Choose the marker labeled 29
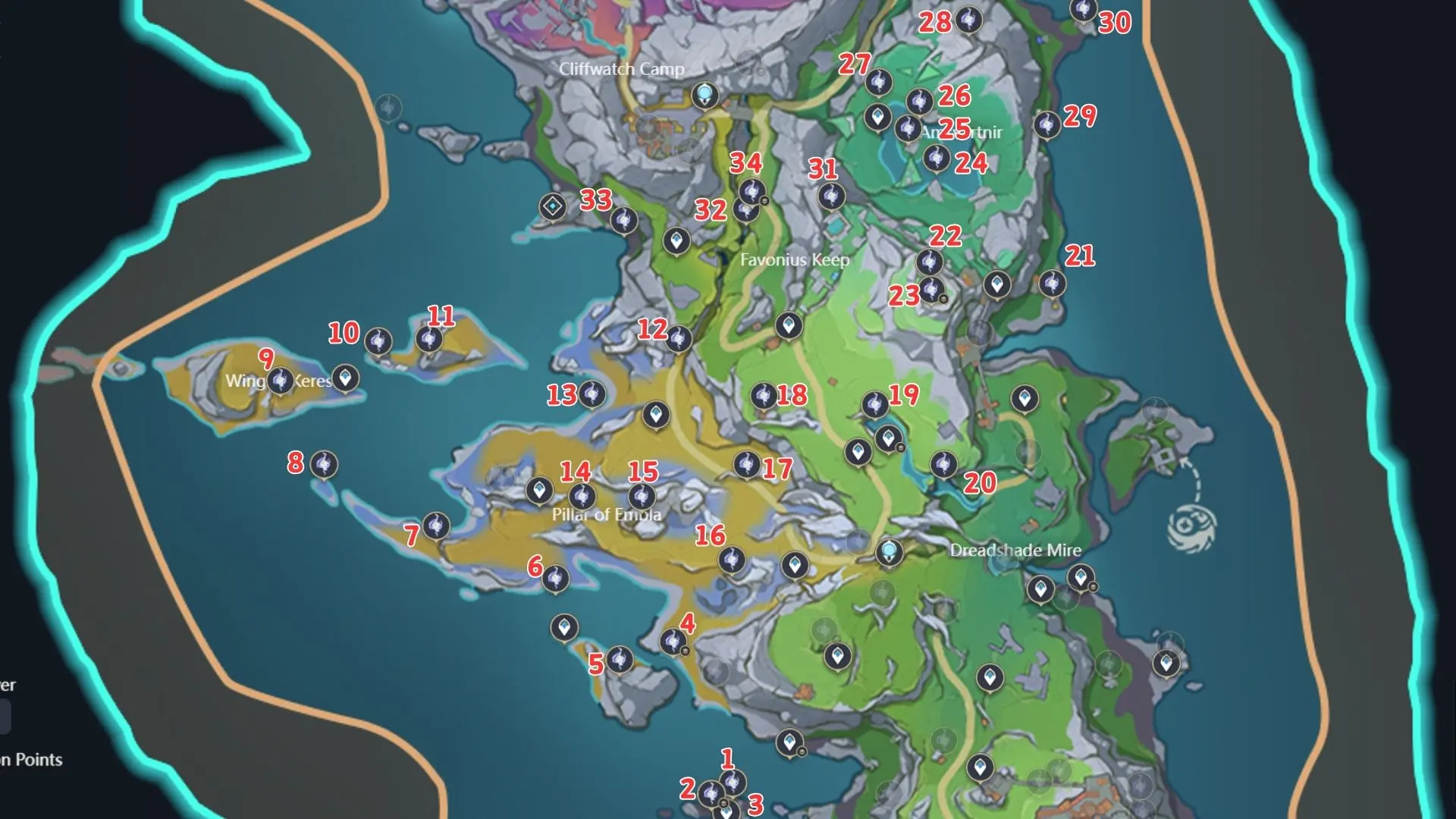The image size is (1456, 819). coord(1047,124)
